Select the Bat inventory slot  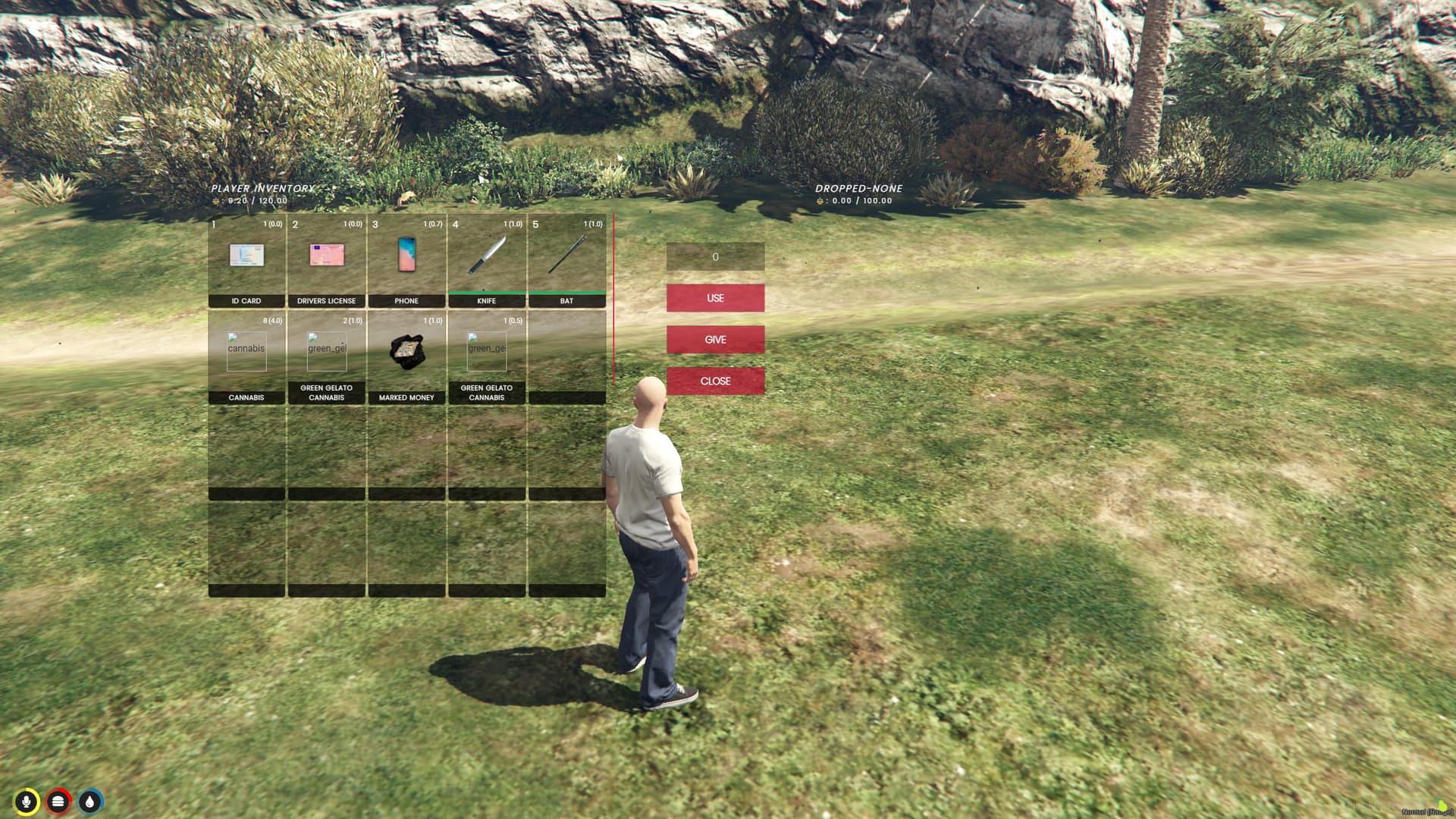[566, 260]
